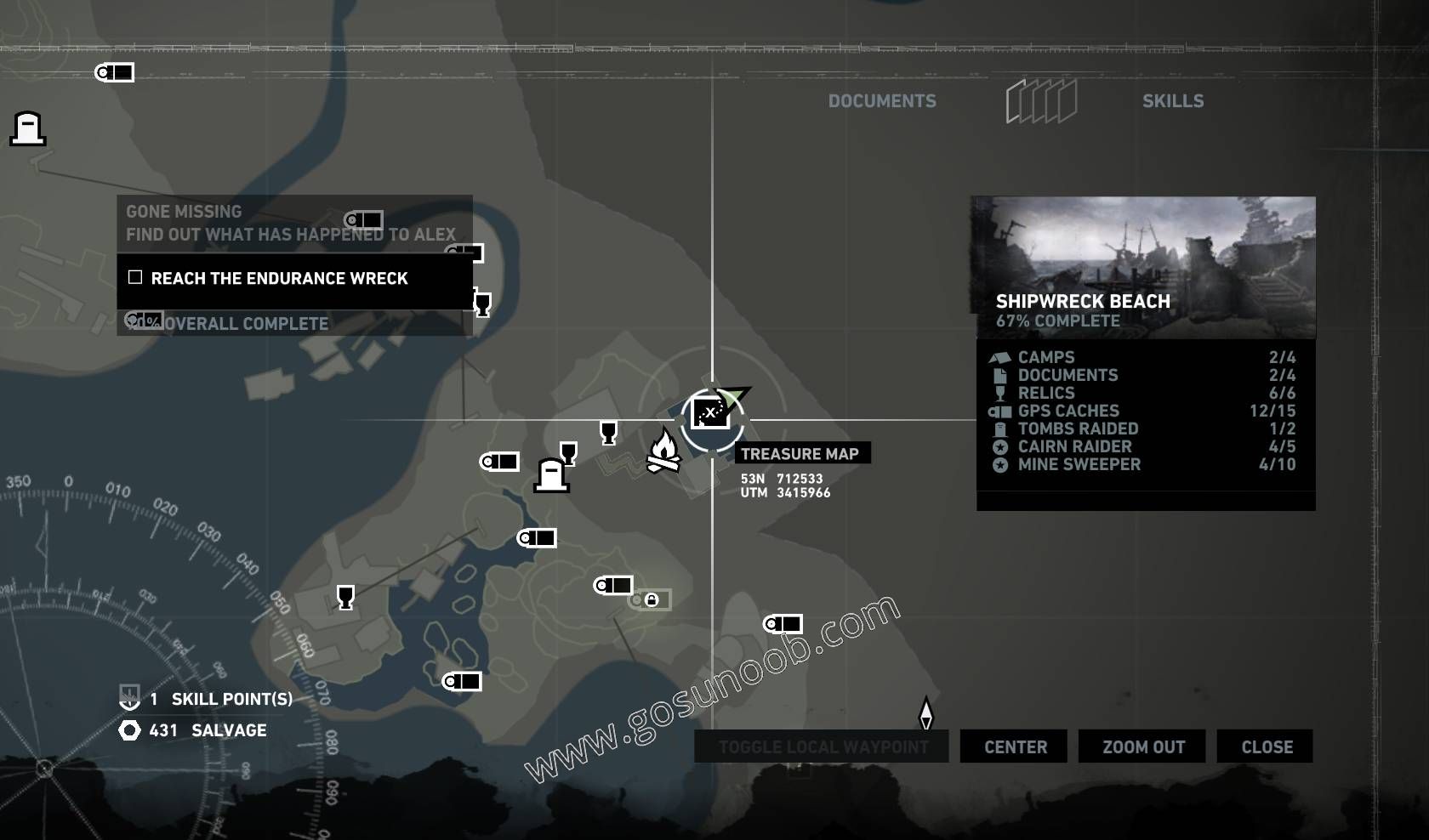The width and height of the screenshot is (1429, 840).
Task: Click the 67% Complete progress indicator
Action: pos(1058,321)
